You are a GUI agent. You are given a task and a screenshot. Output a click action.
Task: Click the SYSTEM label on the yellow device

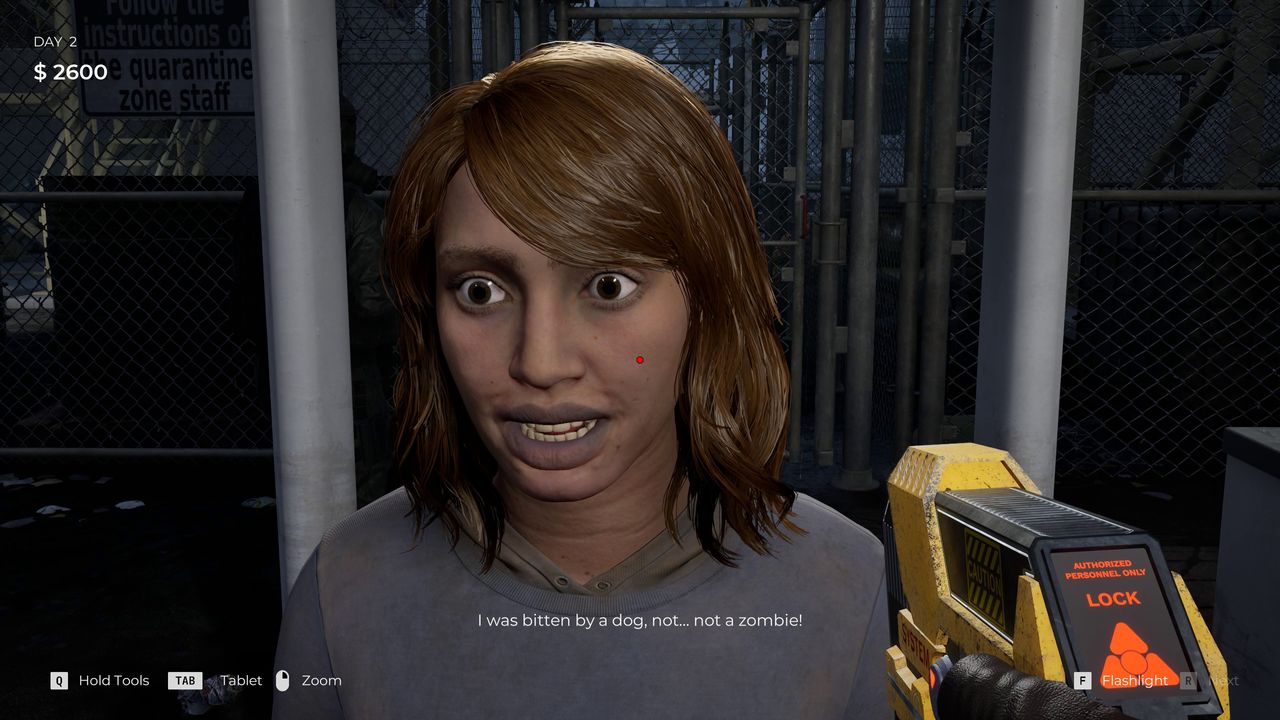(916, 646)
